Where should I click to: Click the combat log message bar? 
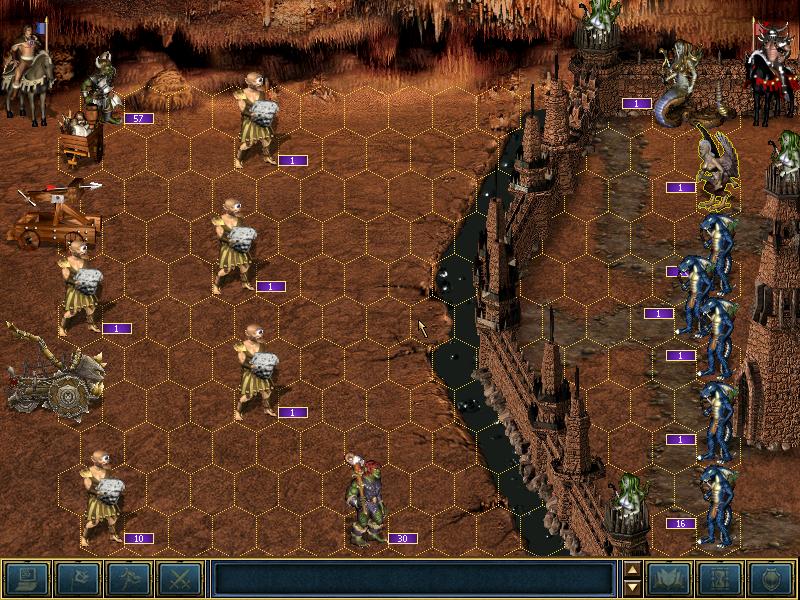click(414, 579)
